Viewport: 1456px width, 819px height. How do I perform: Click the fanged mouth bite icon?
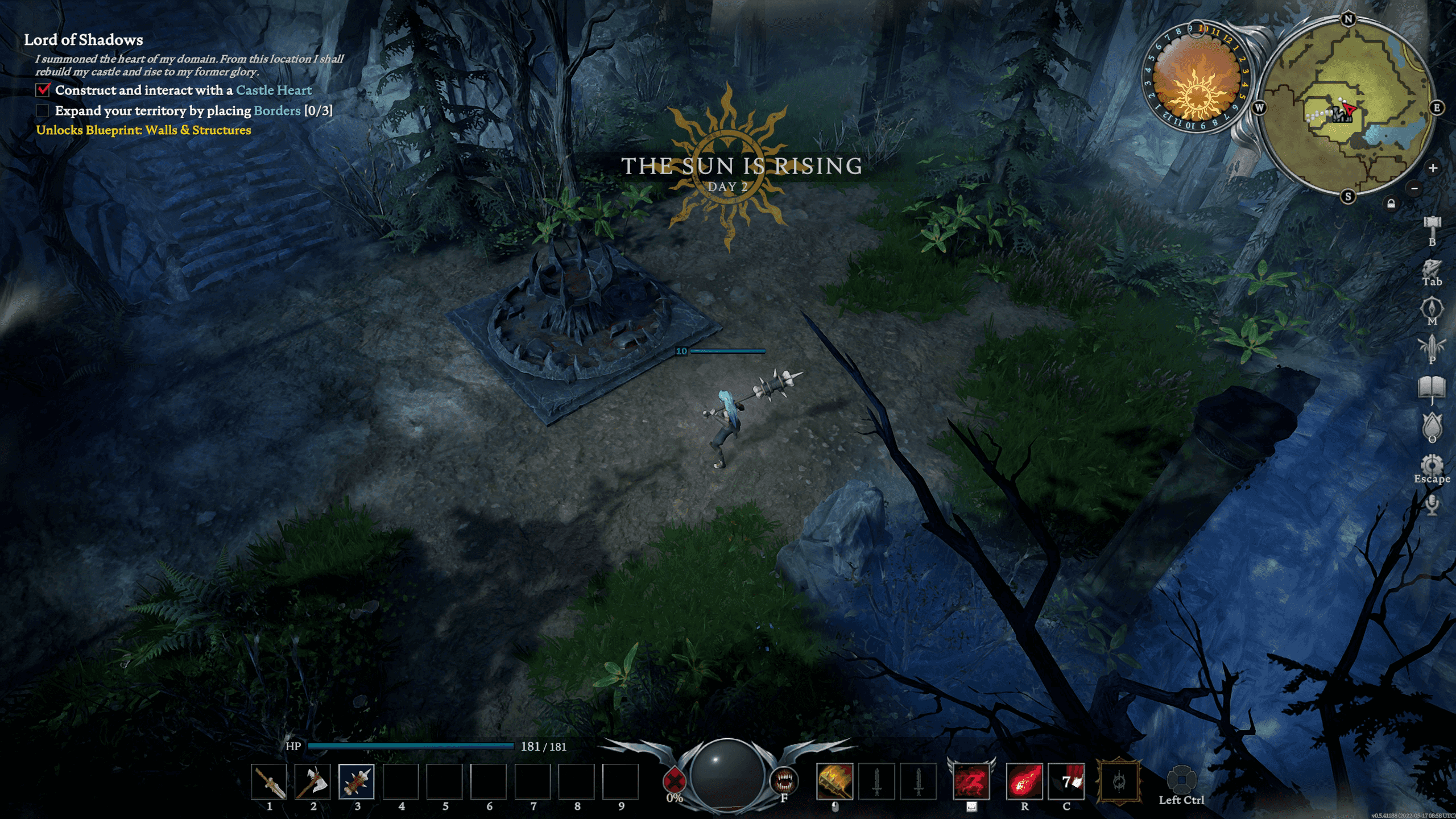pyautogui.click(x=784, y=780)
